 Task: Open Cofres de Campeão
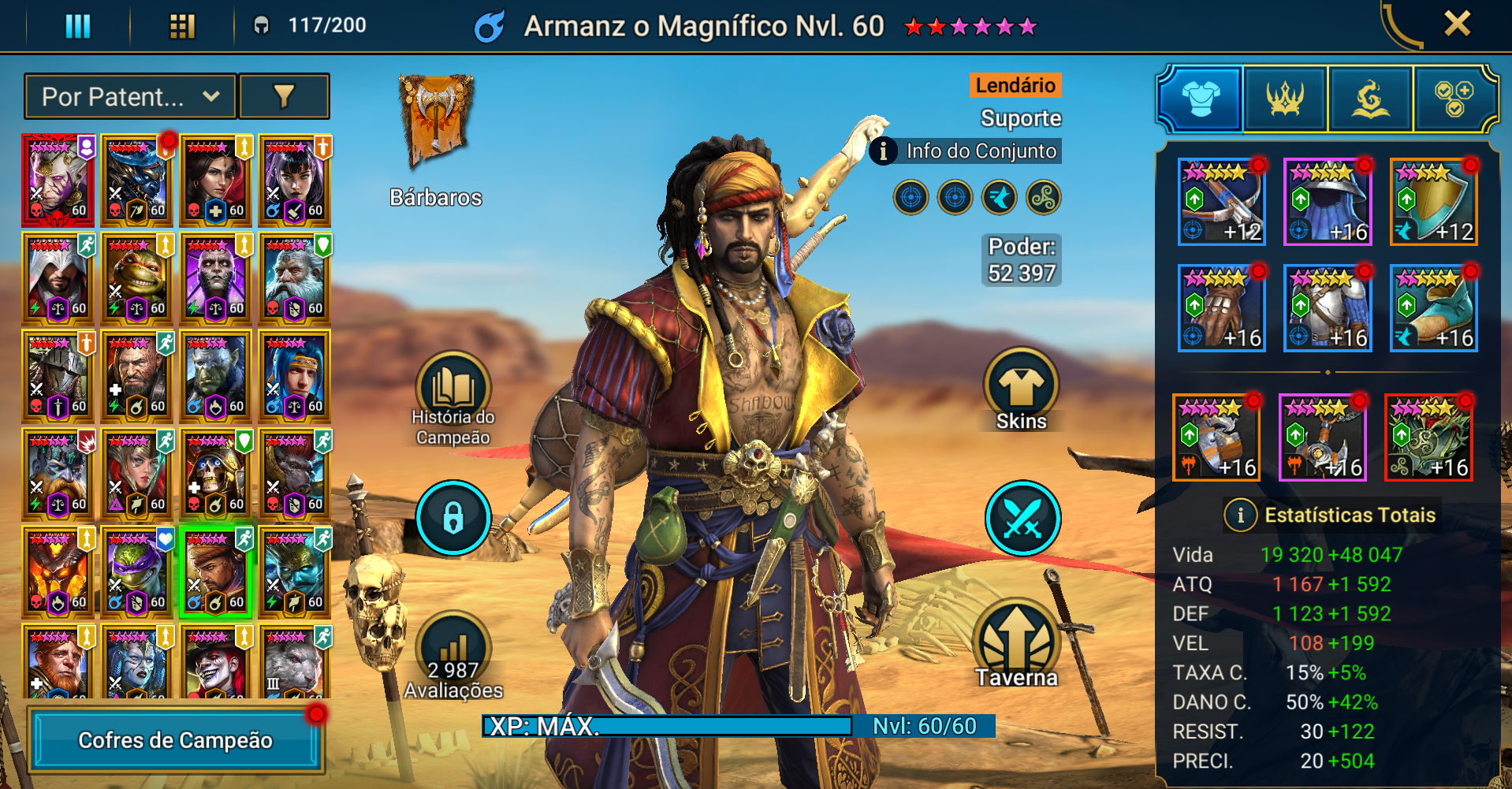tap(176, 740)
